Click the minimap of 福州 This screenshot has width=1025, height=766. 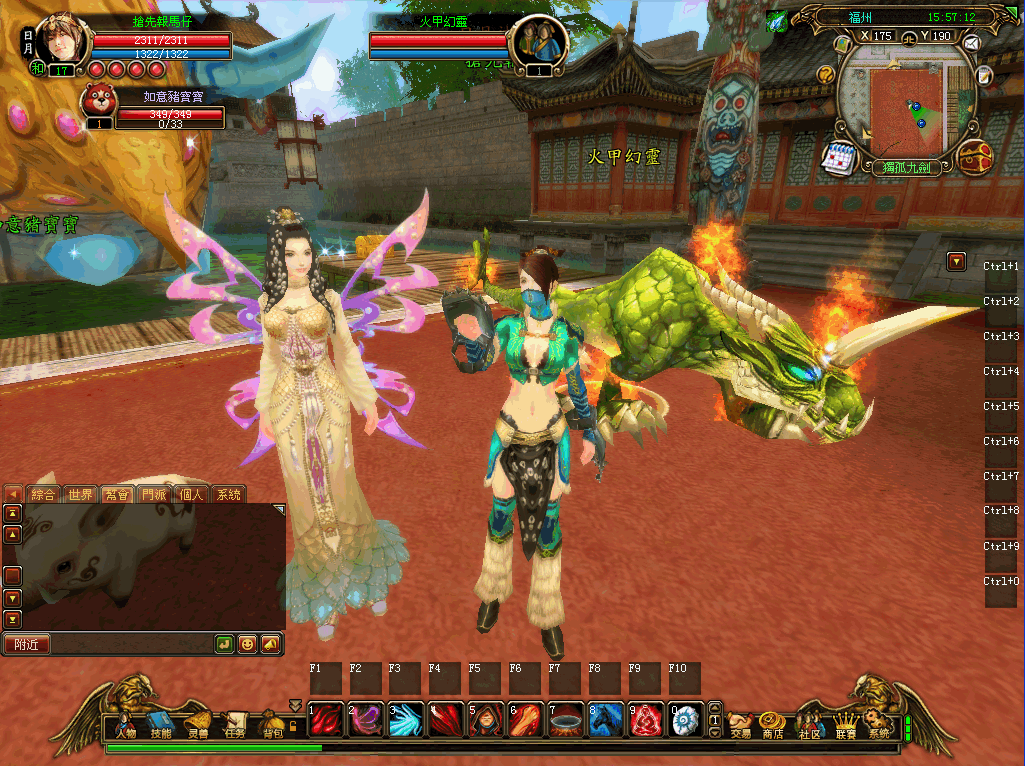tap(905, 105)
